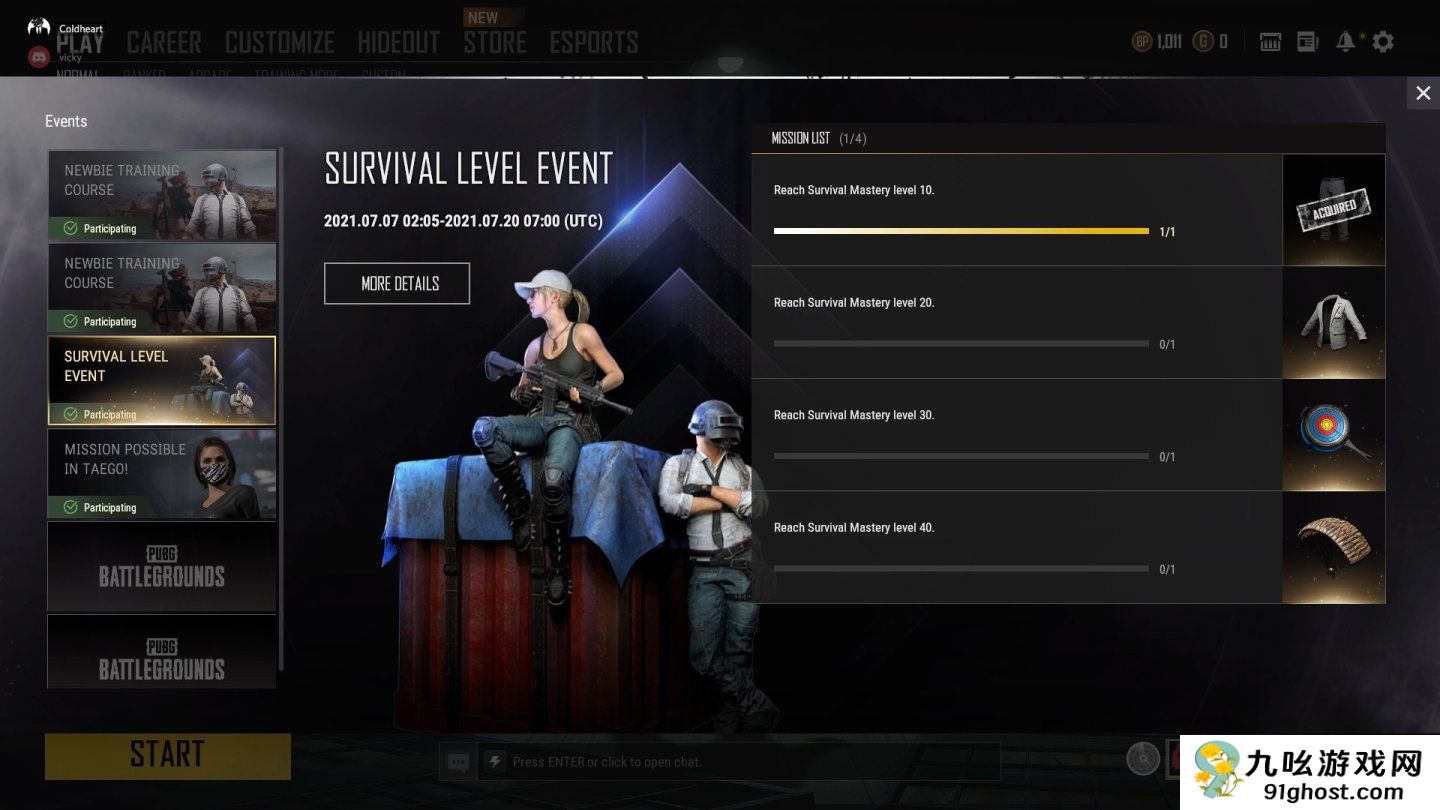Inspect the parachute skin reward

(1334, 548)
